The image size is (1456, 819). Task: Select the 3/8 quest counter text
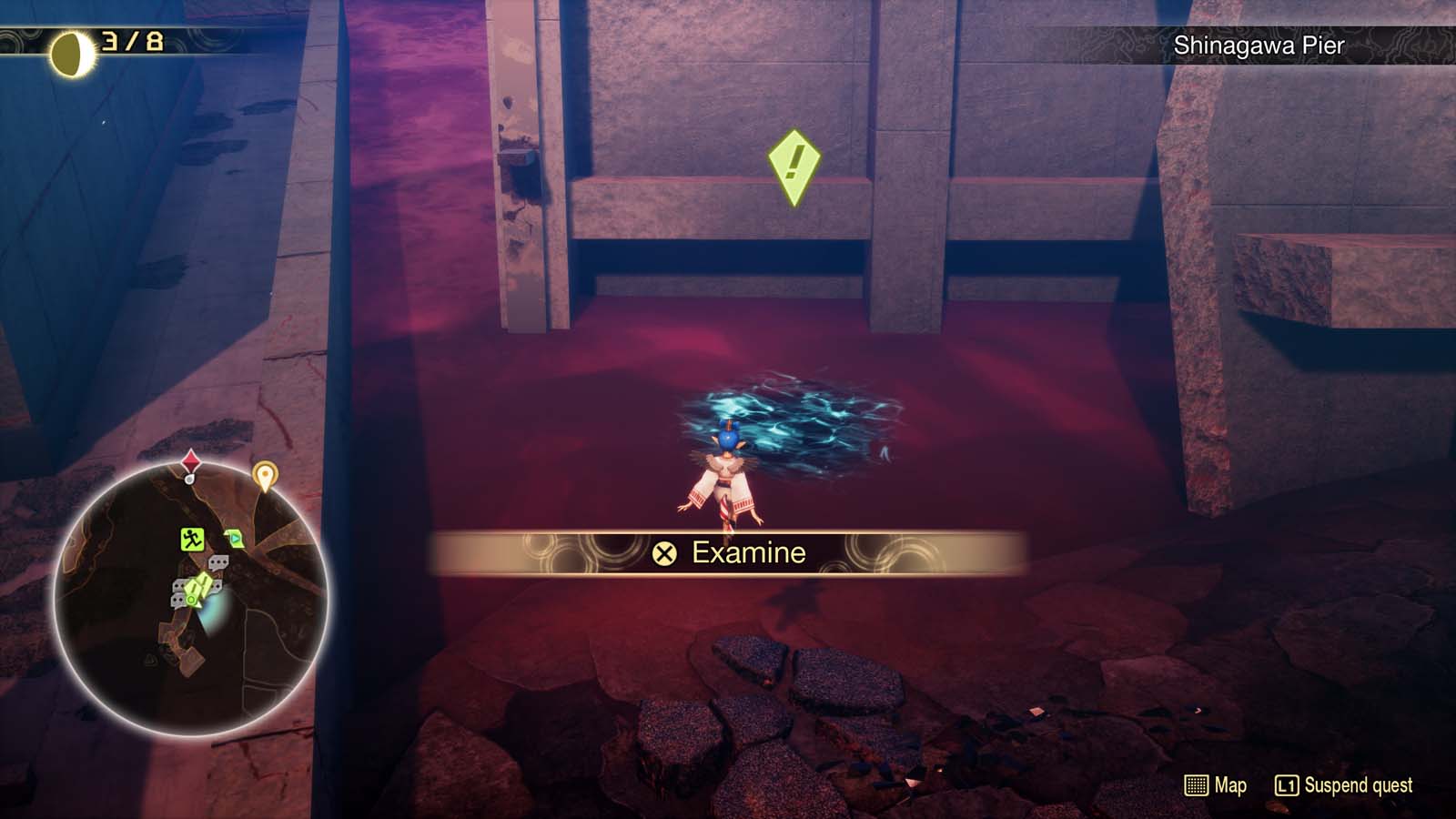pyautogui.click(x=130, y=40)
